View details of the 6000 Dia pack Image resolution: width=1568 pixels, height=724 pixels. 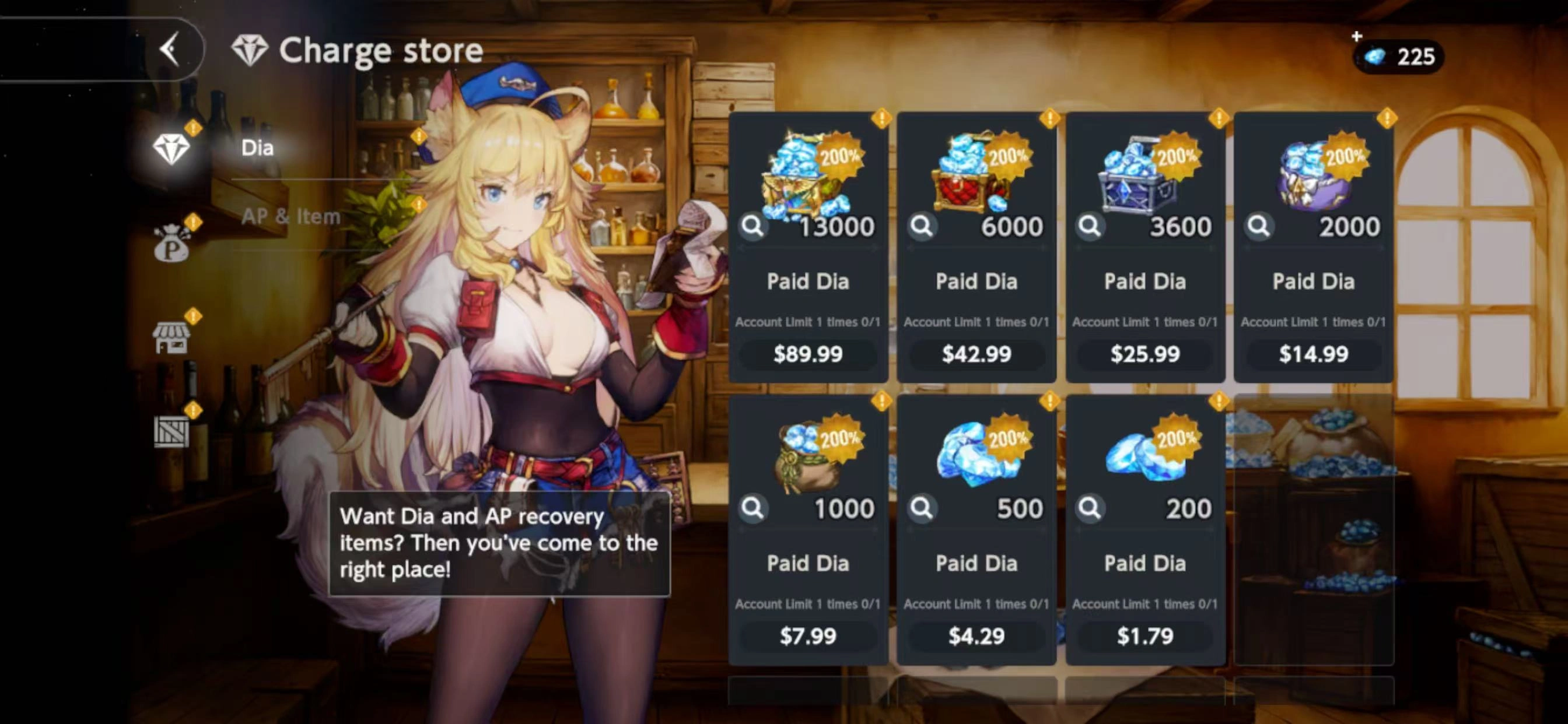(x=922, y=226)
